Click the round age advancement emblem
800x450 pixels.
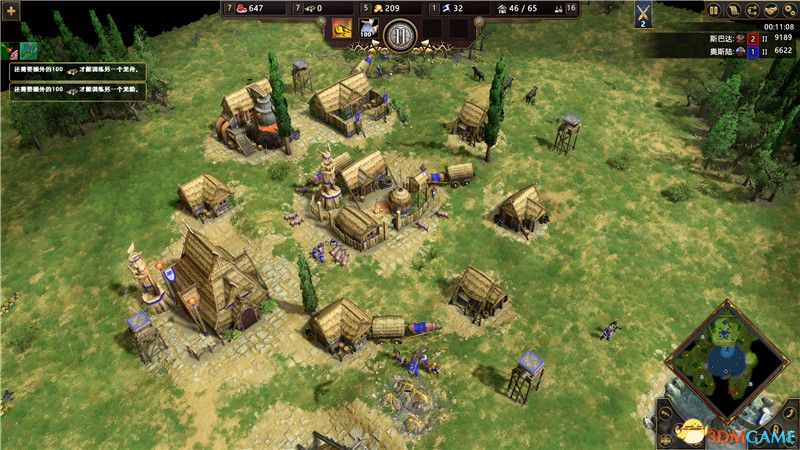[398, 34]
